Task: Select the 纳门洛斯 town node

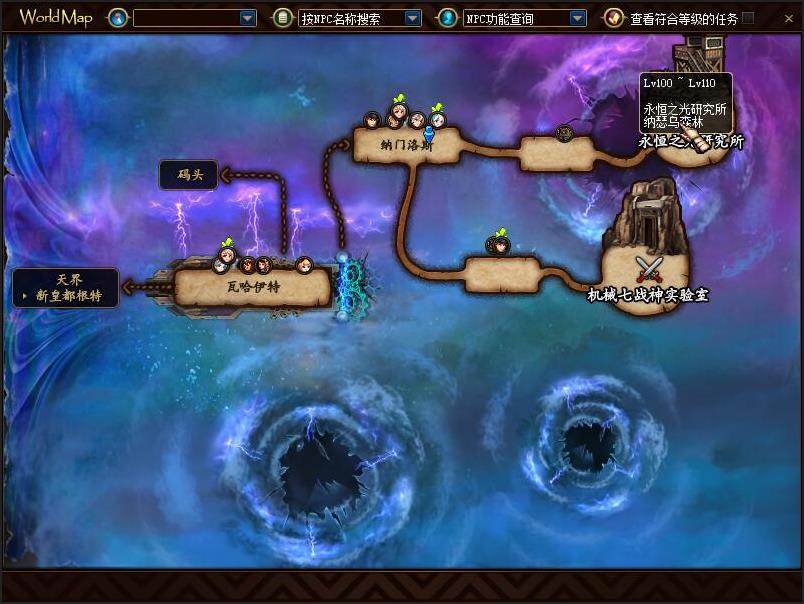Action: pyautogui.click(x=406, y=145)
